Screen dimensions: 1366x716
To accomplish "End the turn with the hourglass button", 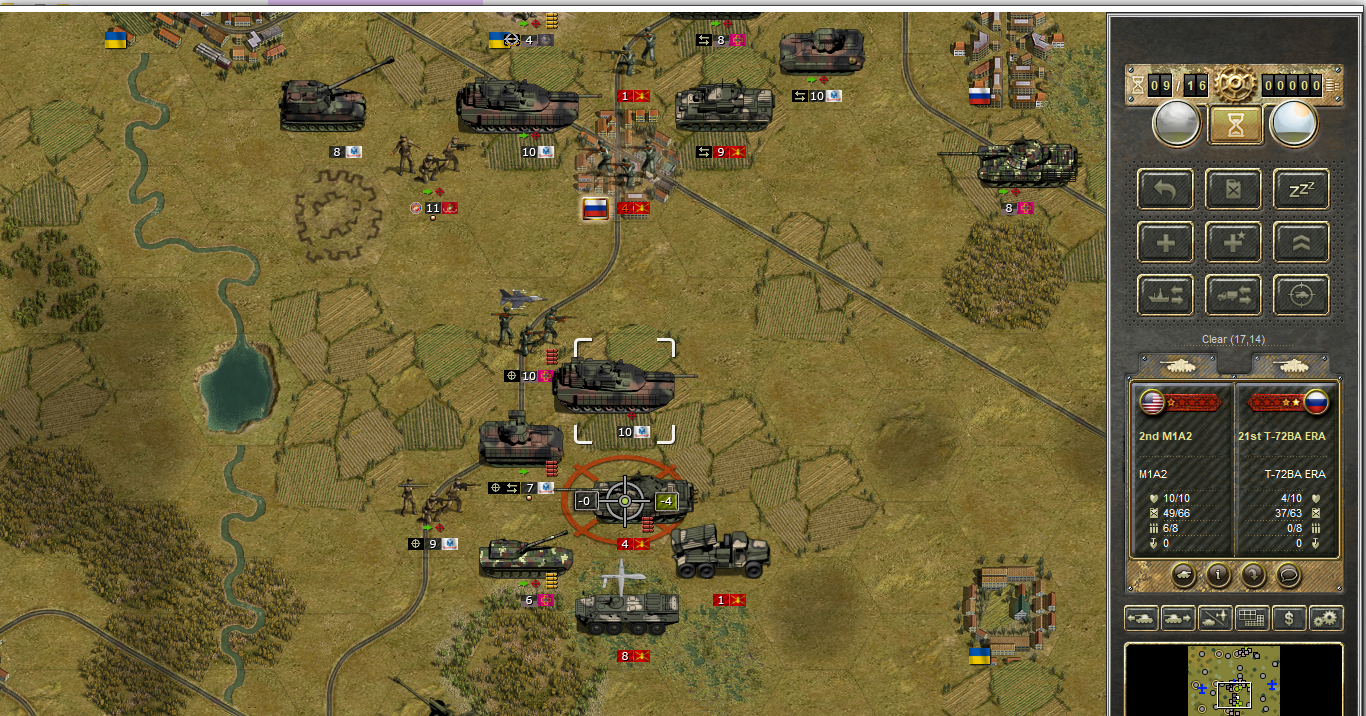I will point(1235,125).
